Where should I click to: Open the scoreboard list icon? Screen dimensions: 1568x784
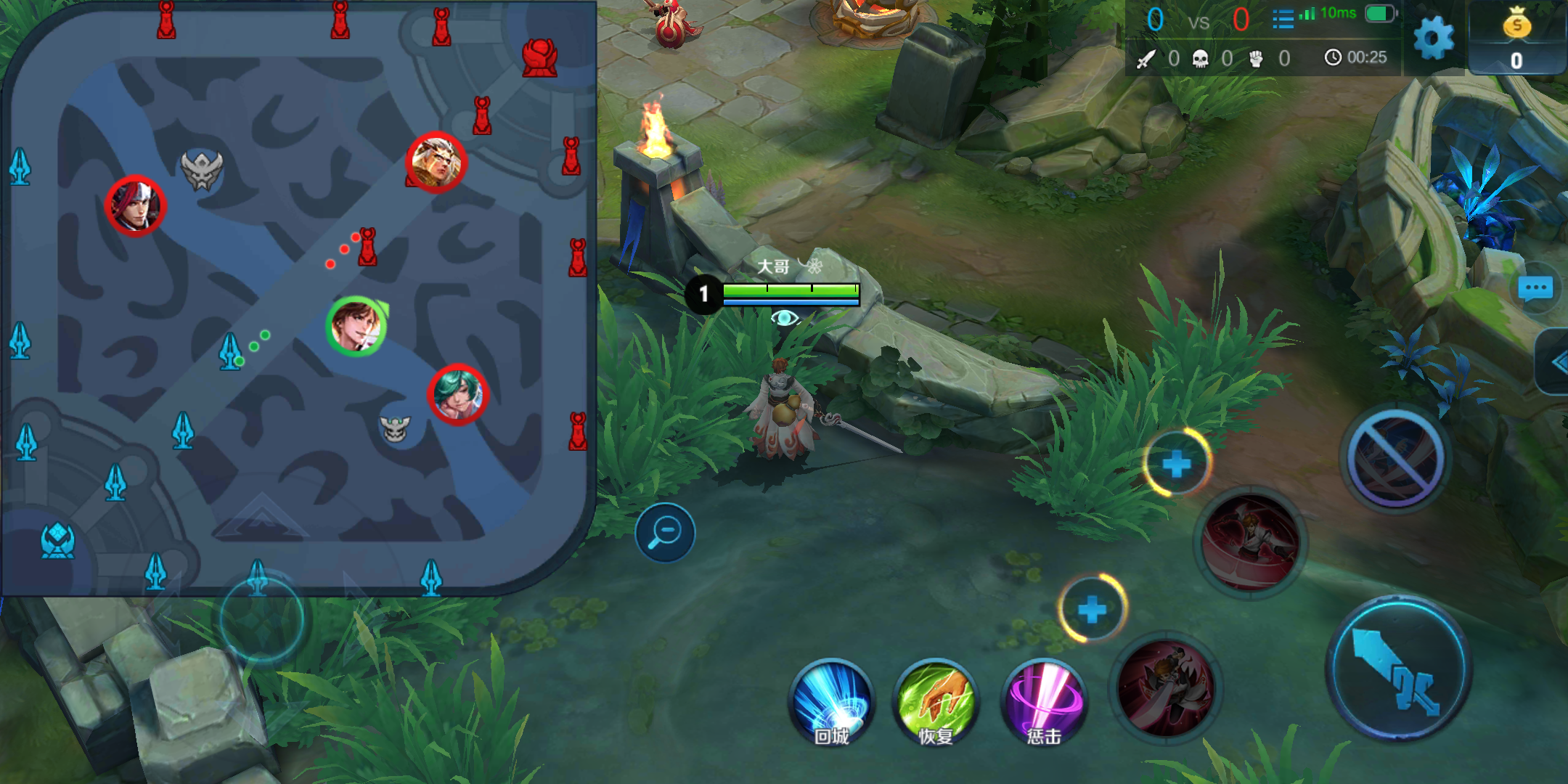click(1283, 19)
